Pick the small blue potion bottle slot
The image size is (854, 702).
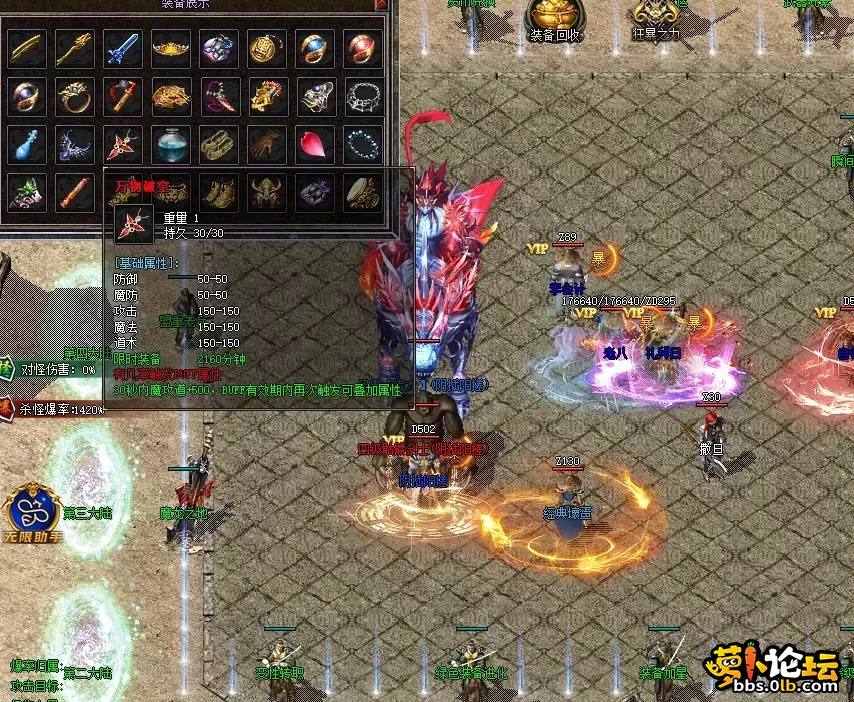click(27, 144)
